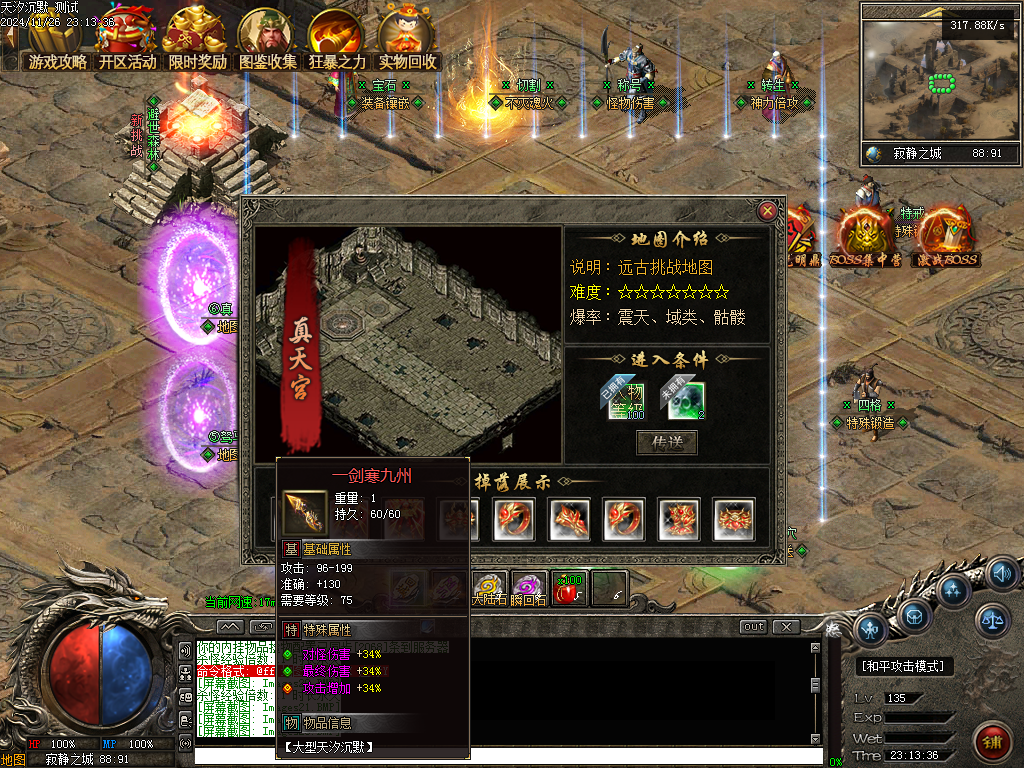Viewport: 1024px width, 768px height.
Task: Switch the 和平攻击模式 attack mode
Action: point(906,666)
